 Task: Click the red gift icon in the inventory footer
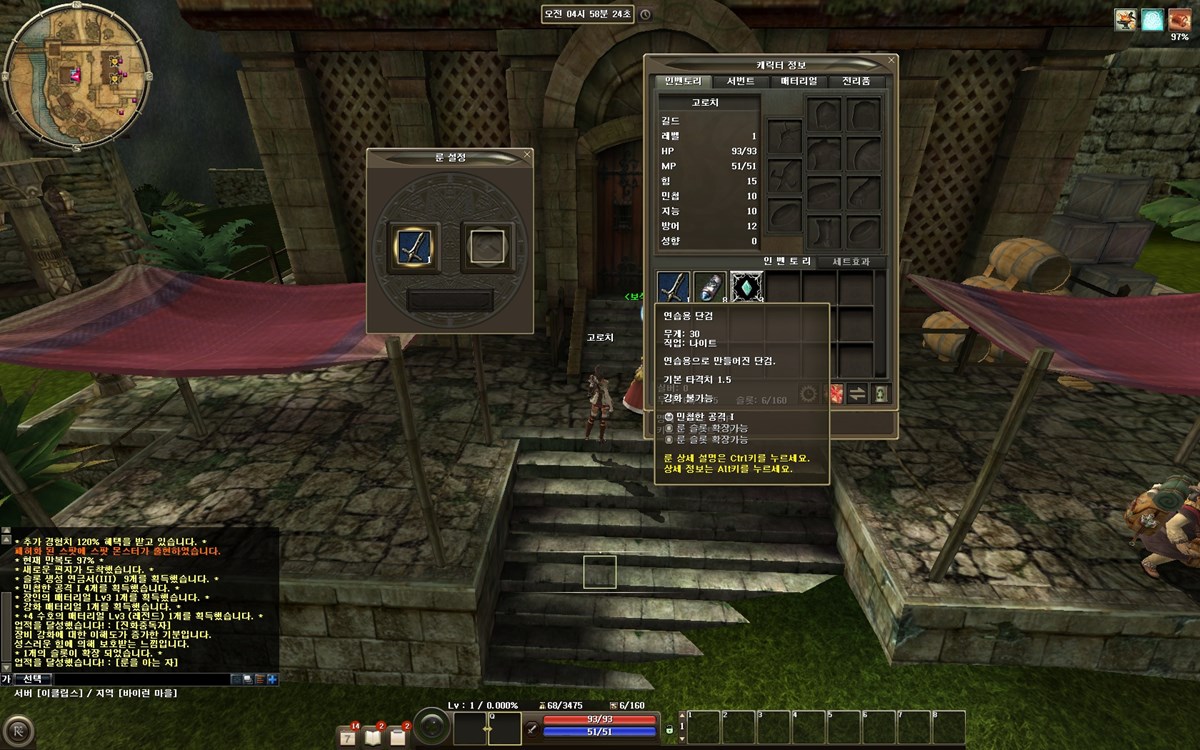833,394
